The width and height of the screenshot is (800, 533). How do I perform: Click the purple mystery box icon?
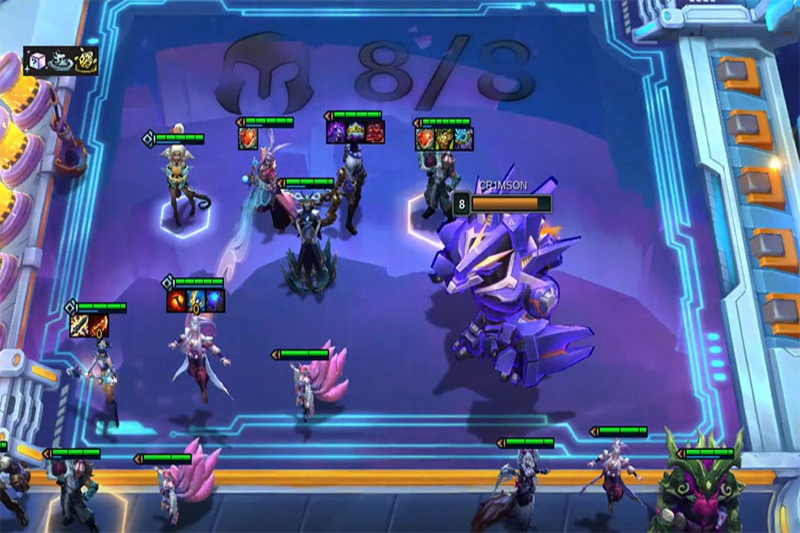36,61
